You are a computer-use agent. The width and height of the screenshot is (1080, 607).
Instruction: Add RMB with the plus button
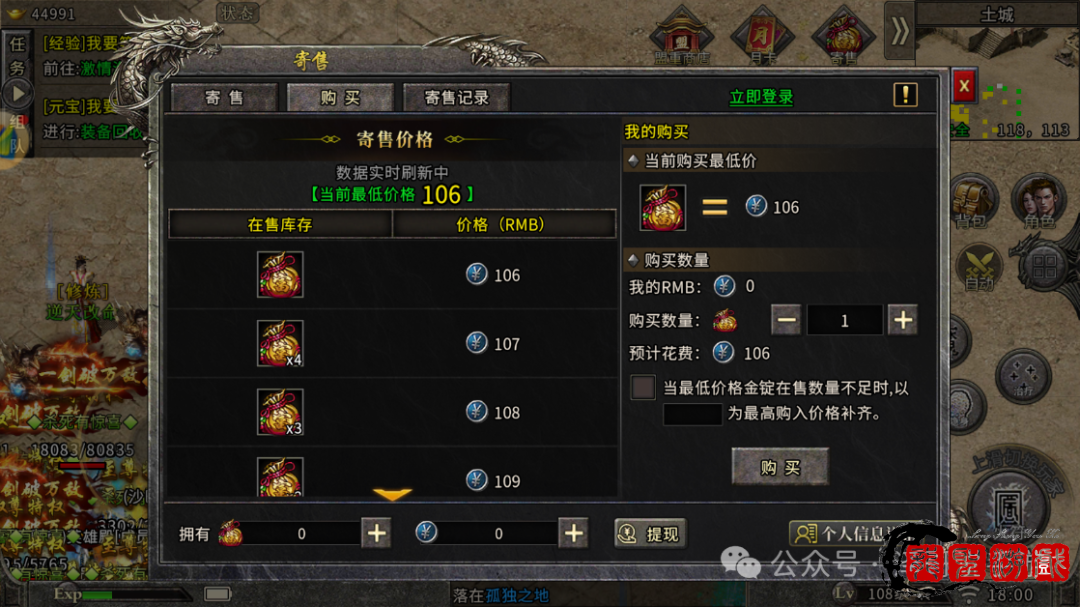[x=573, y=534]
